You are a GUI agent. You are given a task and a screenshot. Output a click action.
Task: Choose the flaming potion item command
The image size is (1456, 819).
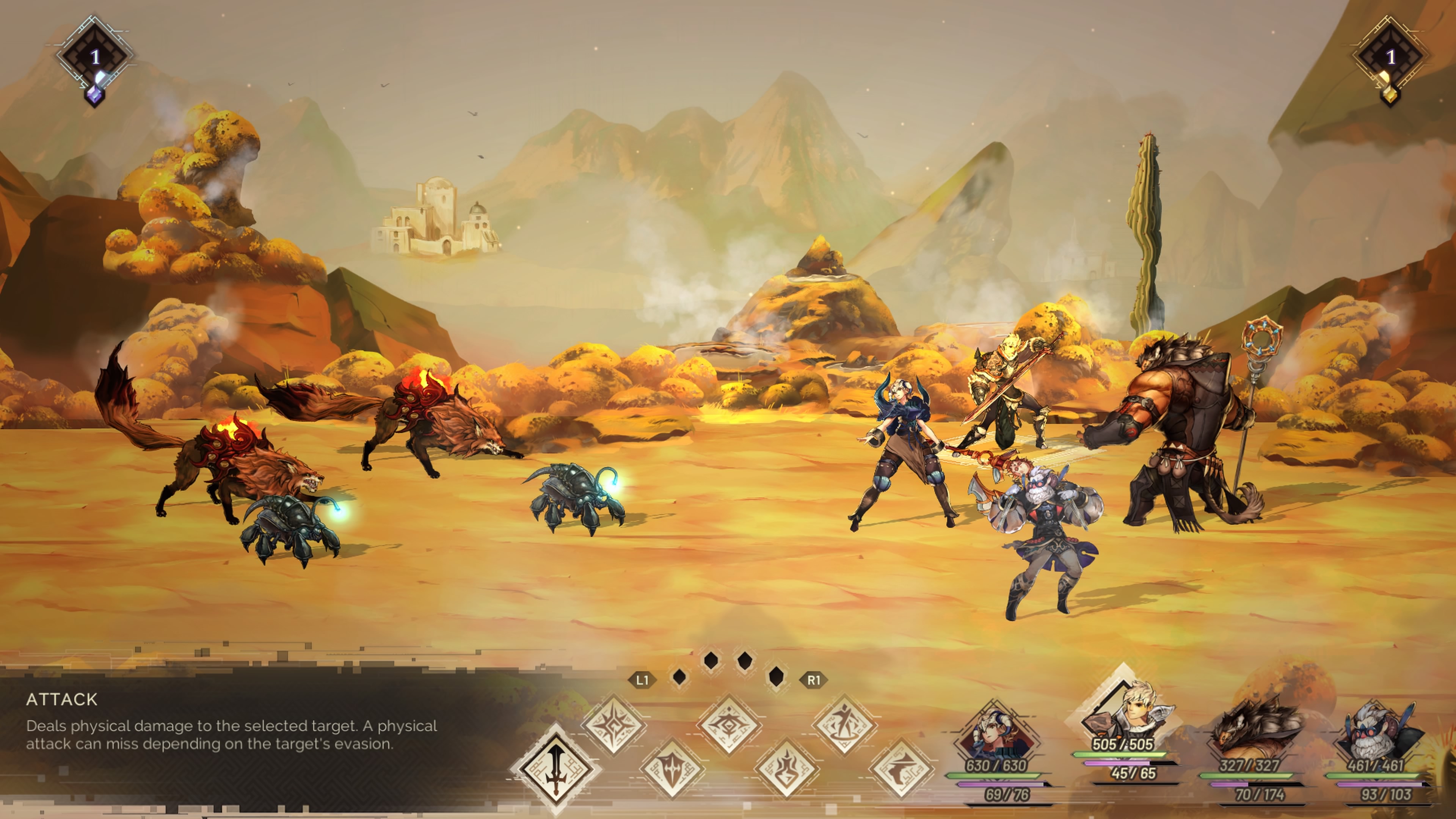click(x=787, y=769)
